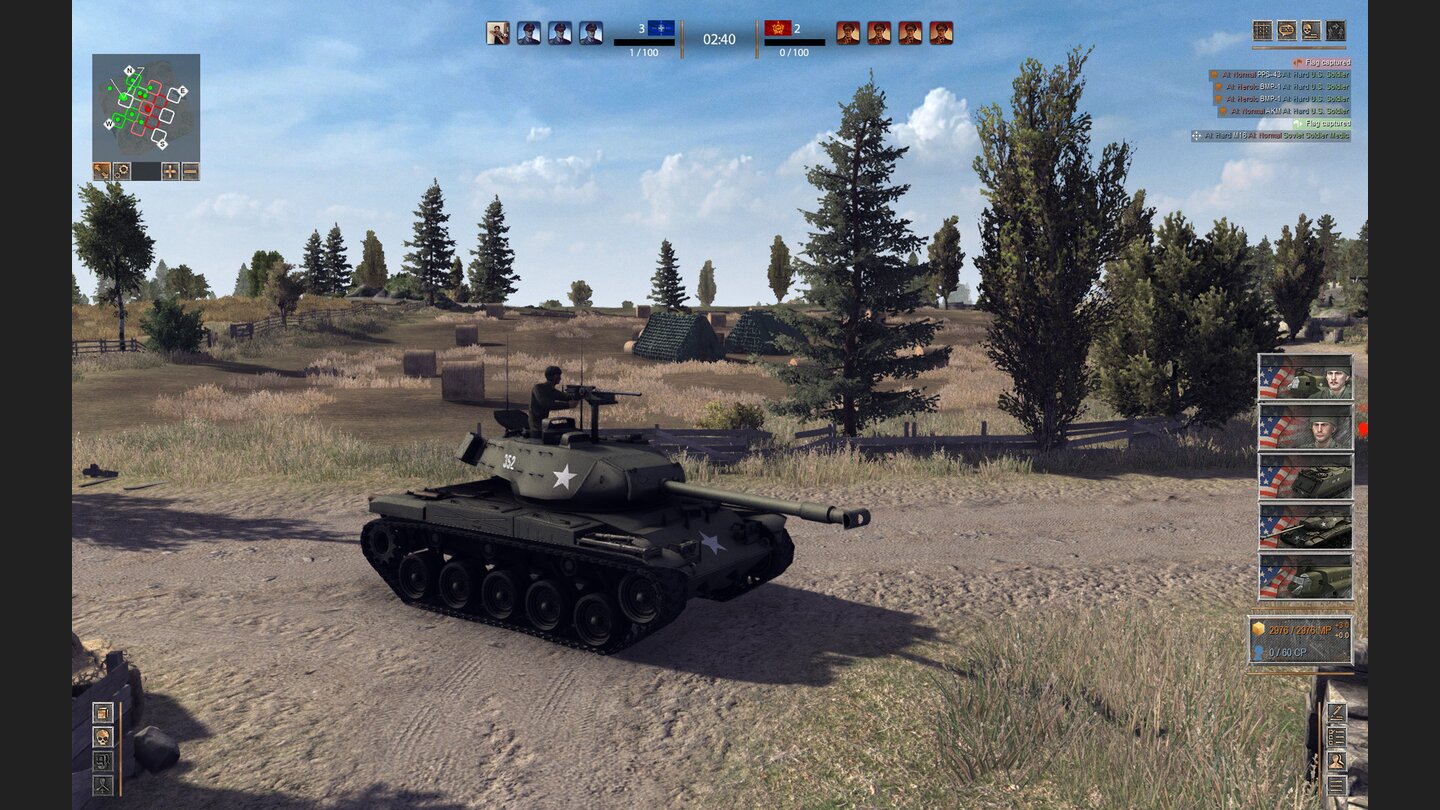
Task: Toggle minimap zoom with the plus button
Action: (x=172, y=171)
